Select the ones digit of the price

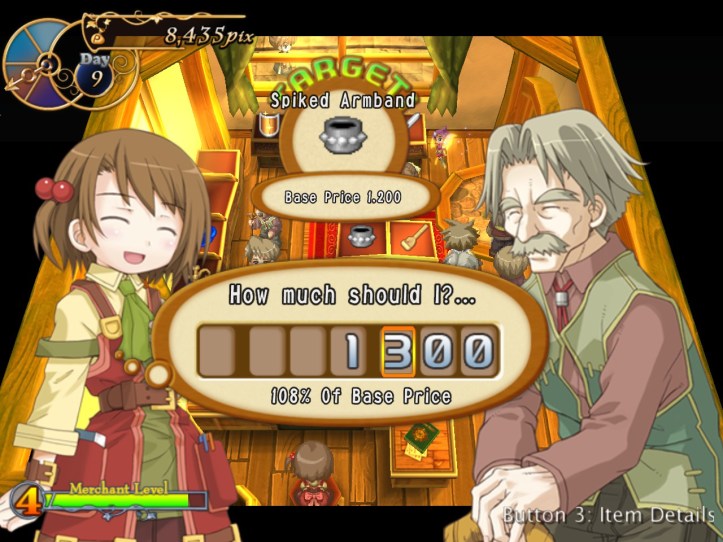(476, 351)
